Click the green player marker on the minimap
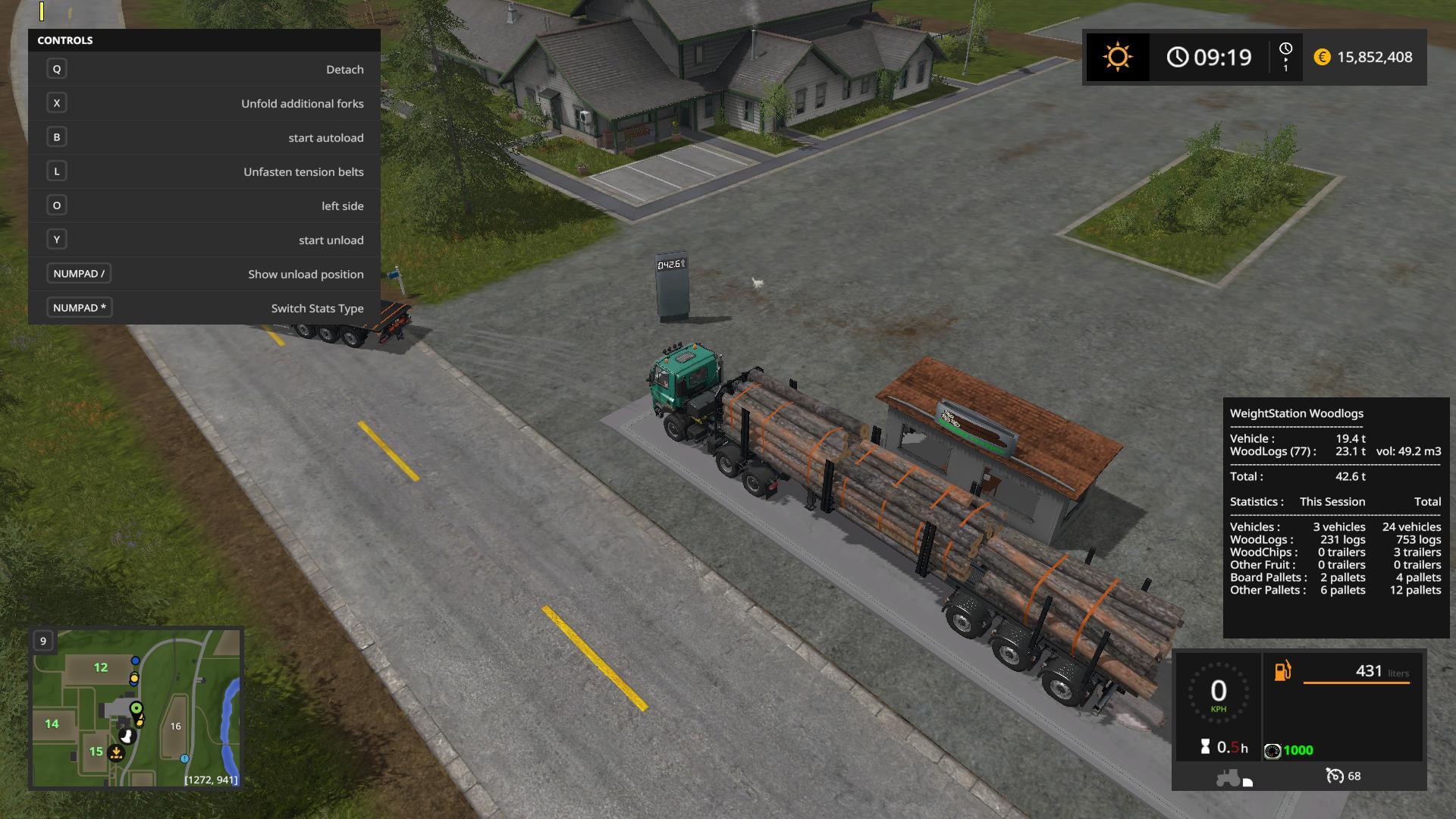The height and width of the screenshot is (819, 1456). click(136, 708)
